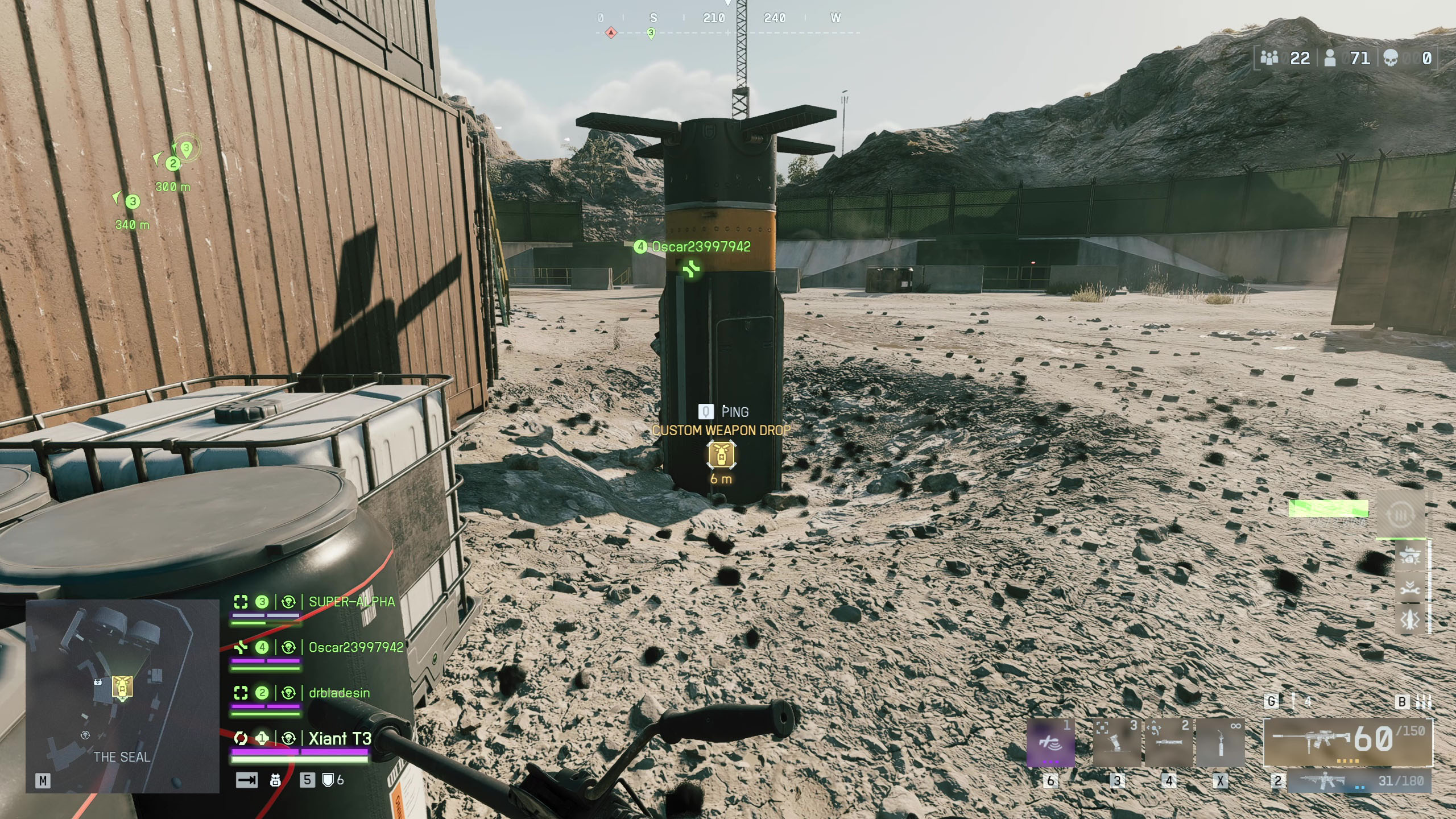Select squadmate drbladesin in the squad list
The height and width of the screenshot is (819, 1456).
339,693
